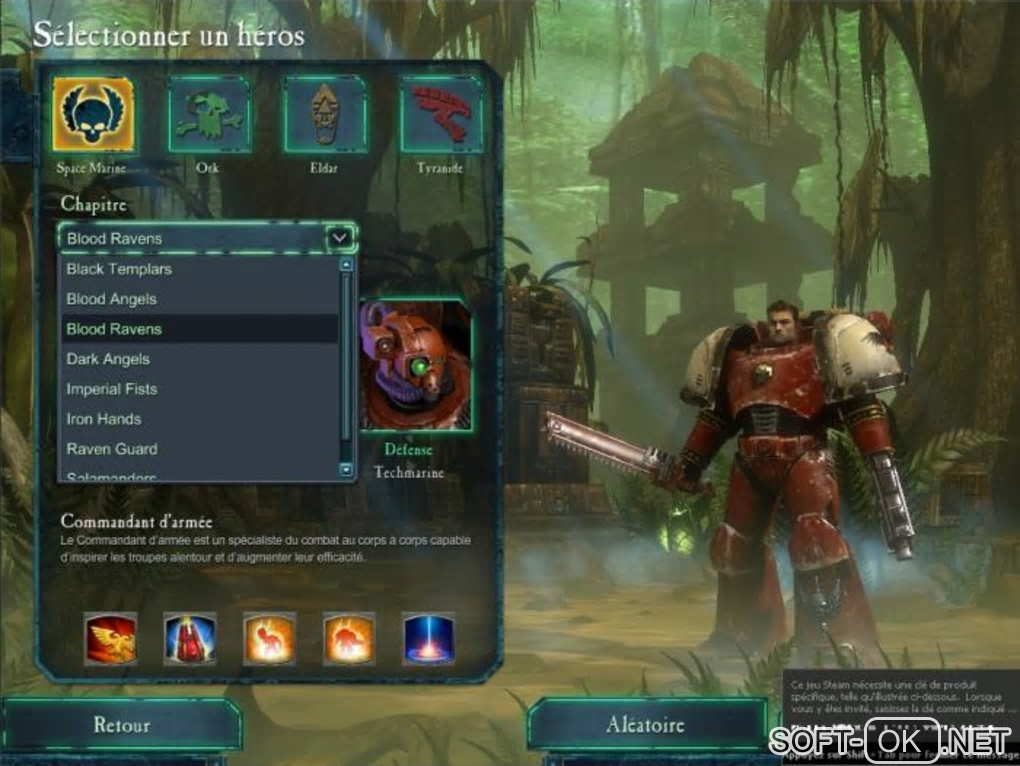Select the Tyranide faction icon
Image resolution: width=1020 pixels, height=766 pixels.
point(440,114)
